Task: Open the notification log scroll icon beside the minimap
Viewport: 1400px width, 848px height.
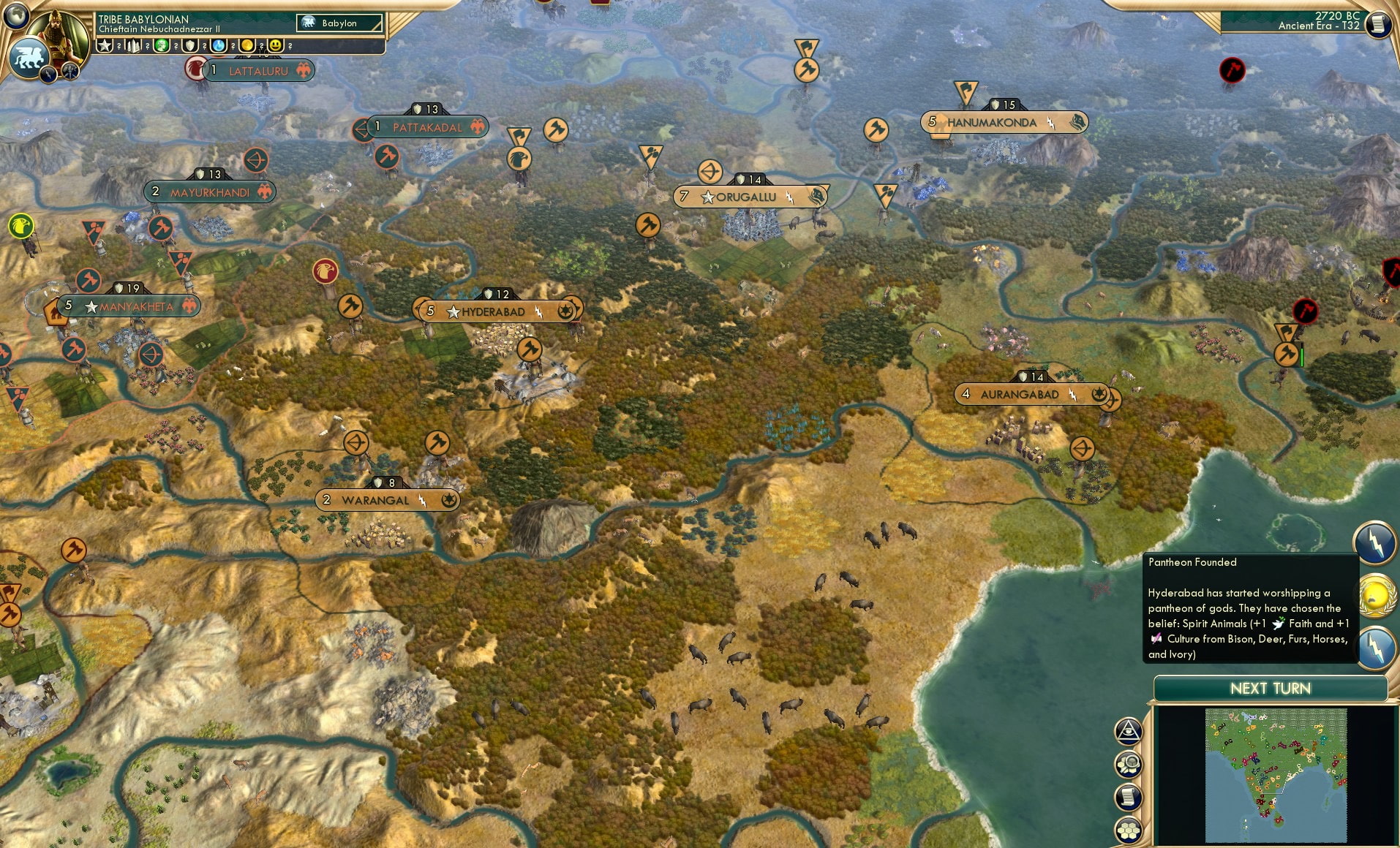Action: tap(1128, 795)
